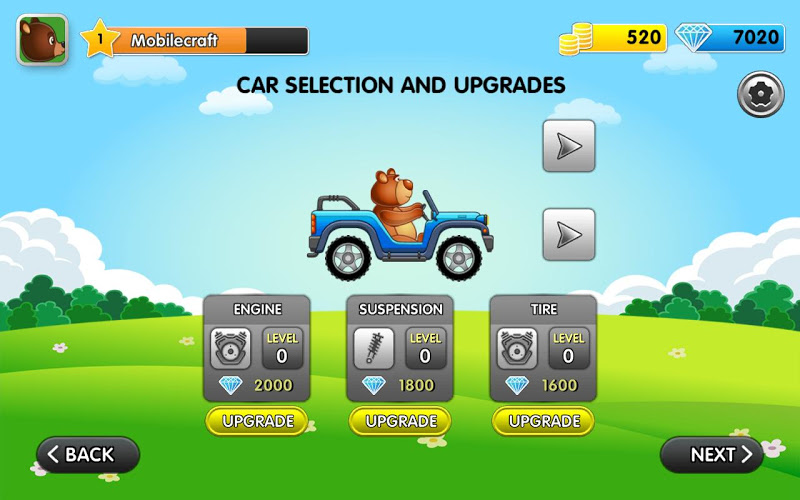This screenshot has width=800, height=500.
Task: Select the Engine part icon
Action: pos(231,348)
